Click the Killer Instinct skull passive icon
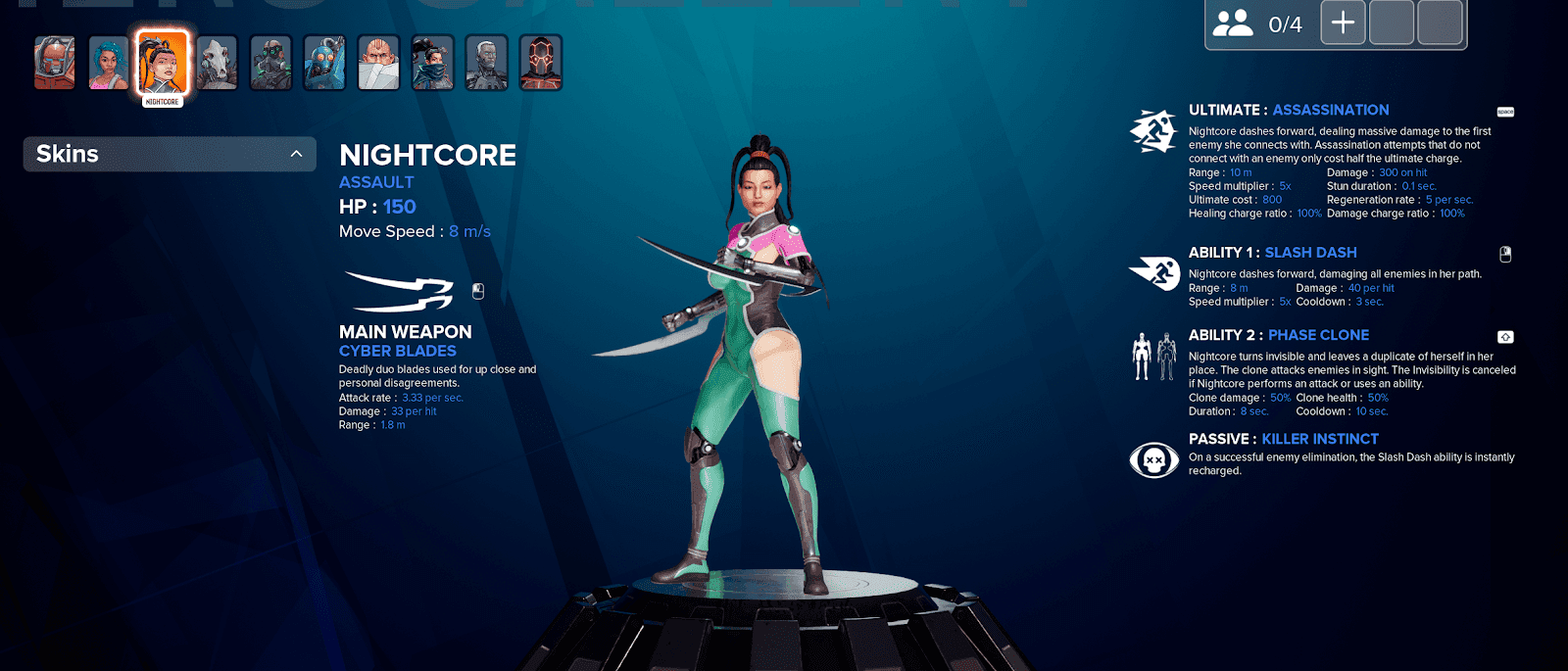This screenshot has height=671, width=1568. [1153, 458]
